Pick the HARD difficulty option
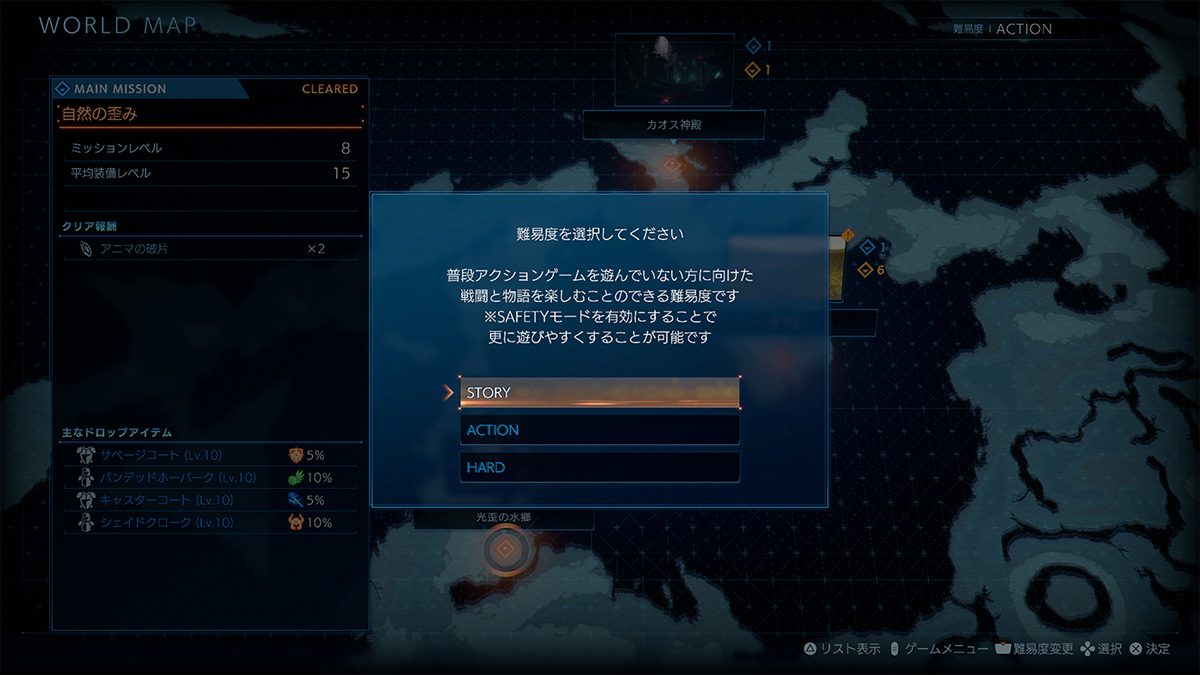Image resolution: width=1200 pixels, height=675 pixels. point(599,467)
